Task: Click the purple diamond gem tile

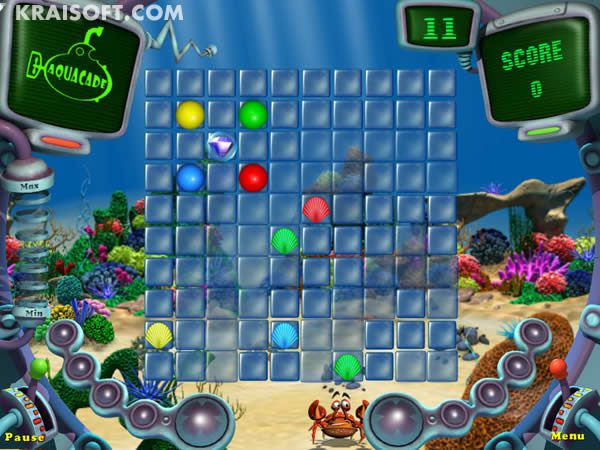Action: click(x=222, y=147)
